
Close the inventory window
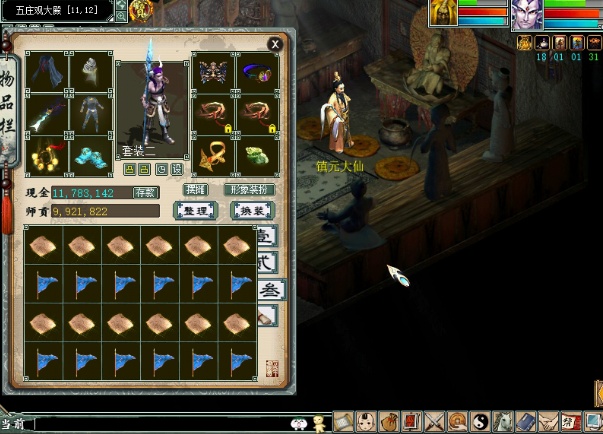(275, 44)
